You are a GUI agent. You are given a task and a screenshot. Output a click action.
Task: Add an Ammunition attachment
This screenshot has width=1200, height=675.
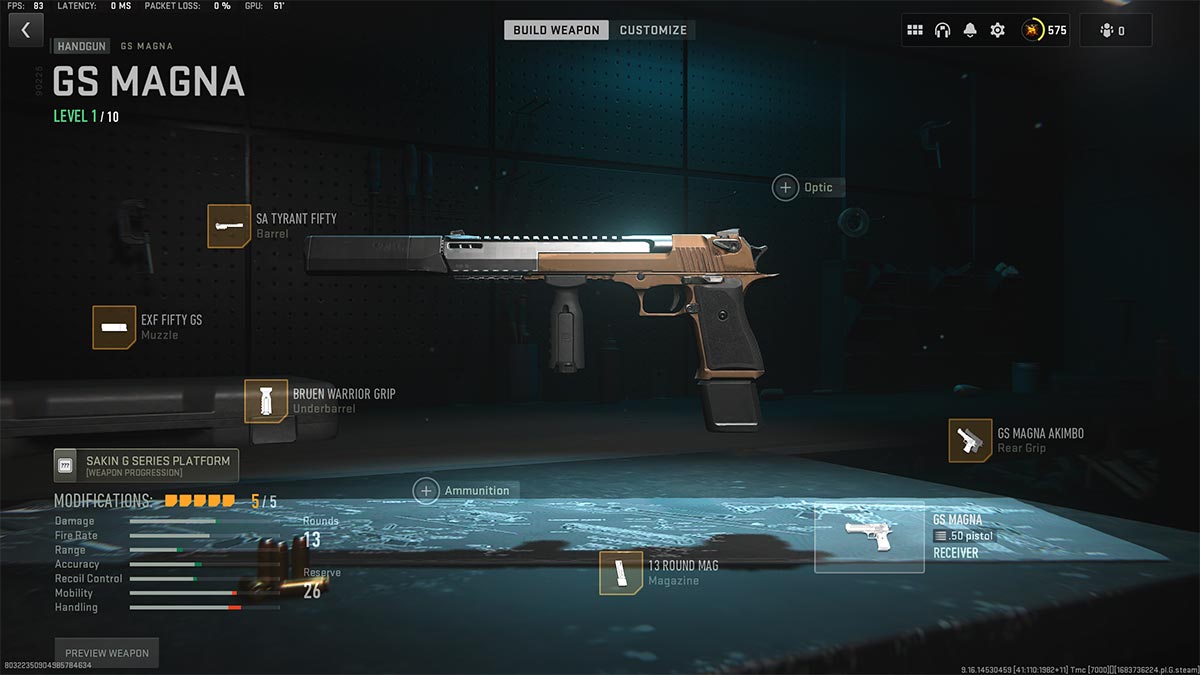pyautogui.click(x=427, y=490)
